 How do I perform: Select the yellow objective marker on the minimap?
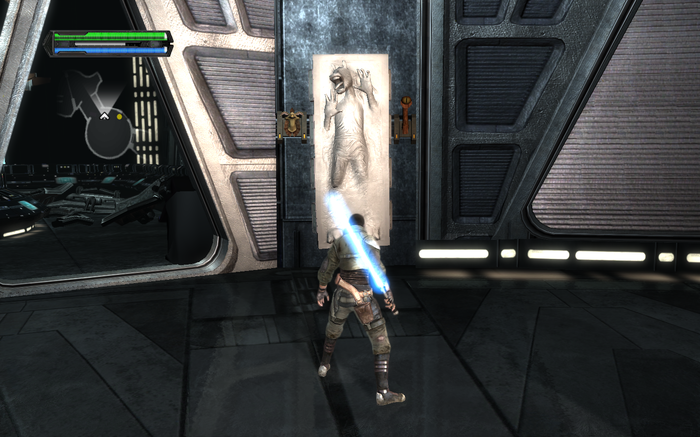coord(122,116)
